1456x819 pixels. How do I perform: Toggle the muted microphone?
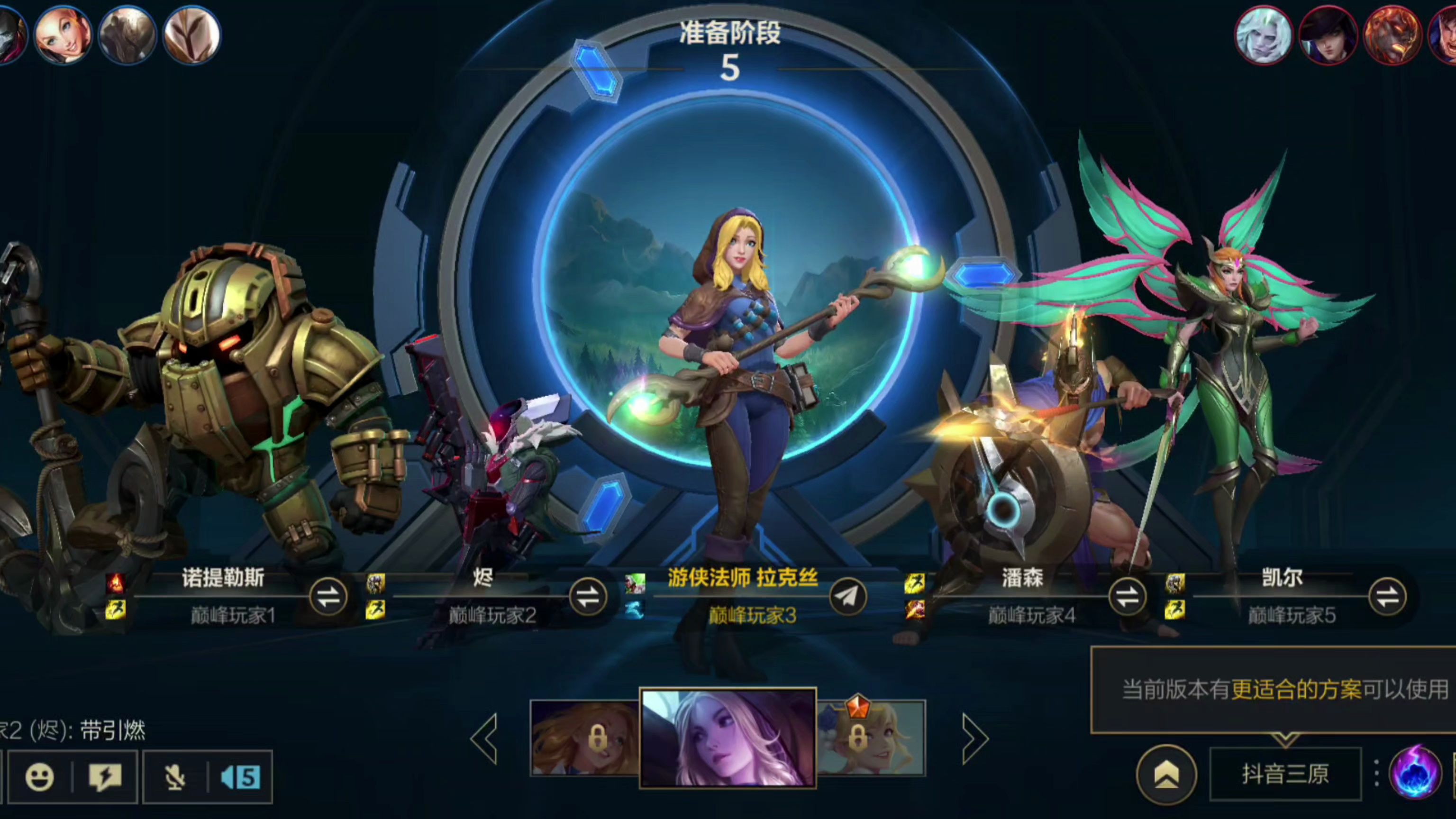pyautogui.click(x=174, y=777)
